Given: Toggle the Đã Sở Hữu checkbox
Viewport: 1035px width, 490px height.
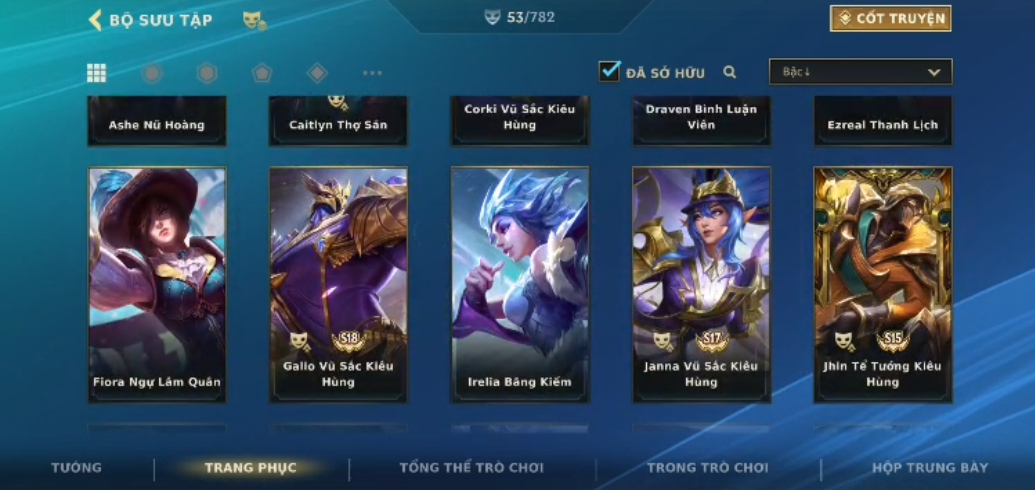Looking at the screenshot, I should point(609,71).
